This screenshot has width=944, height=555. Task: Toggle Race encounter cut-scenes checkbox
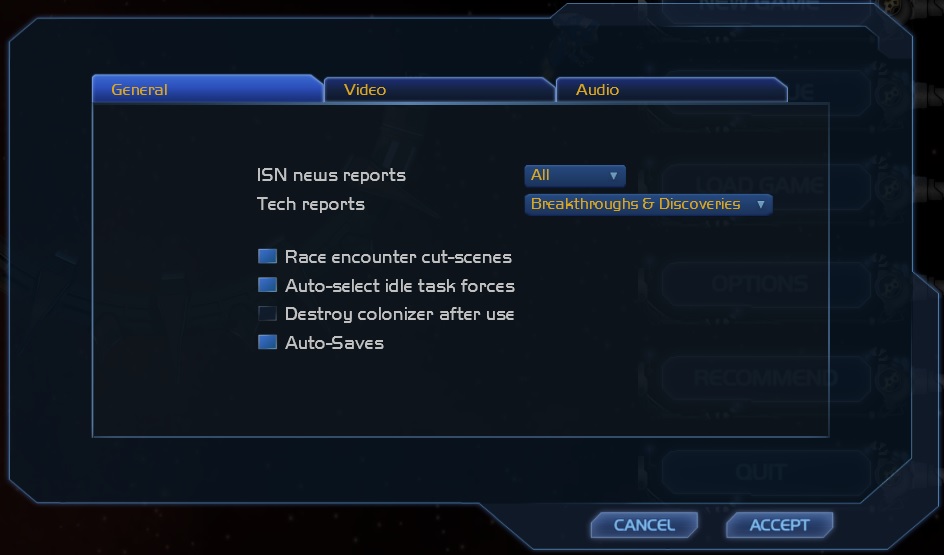pyautogui.click(x=267, y=257)
